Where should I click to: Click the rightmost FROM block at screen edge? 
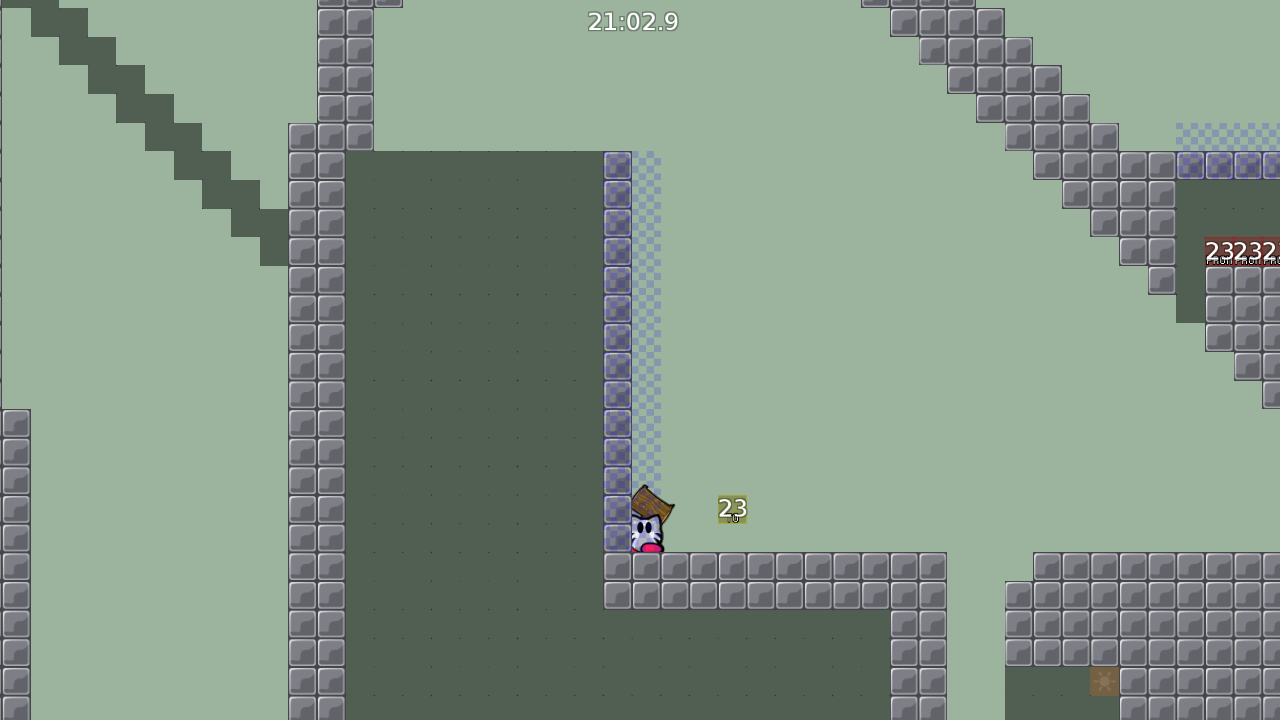coord(1272,250)
